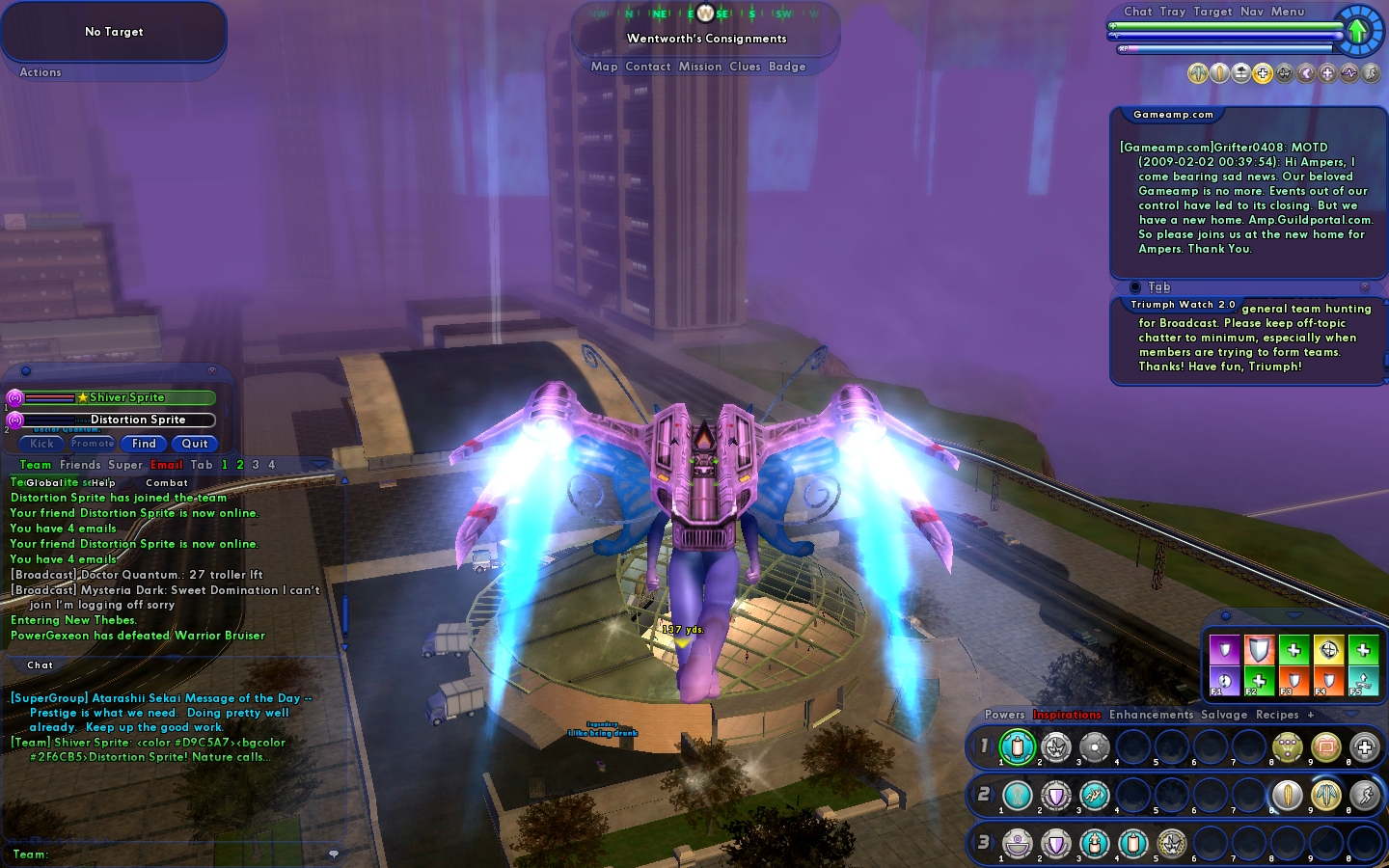Toggle the Chat window
The image size is (1389, 868).
click(x=1137, y=12)
